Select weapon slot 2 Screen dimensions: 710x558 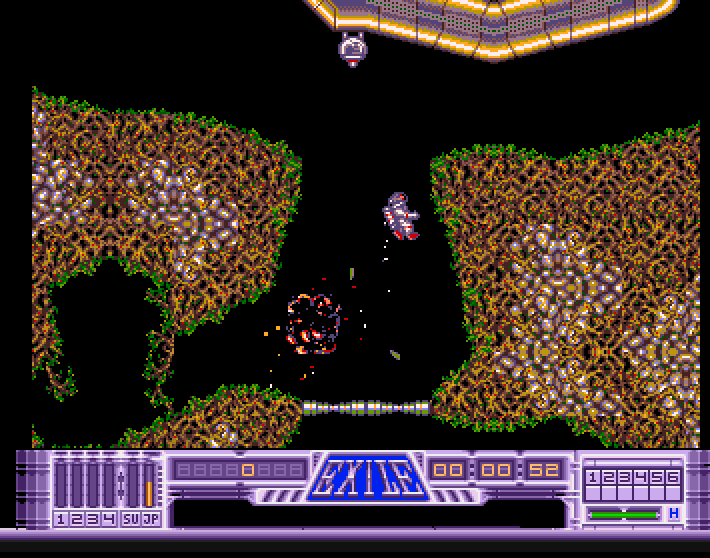76,518
